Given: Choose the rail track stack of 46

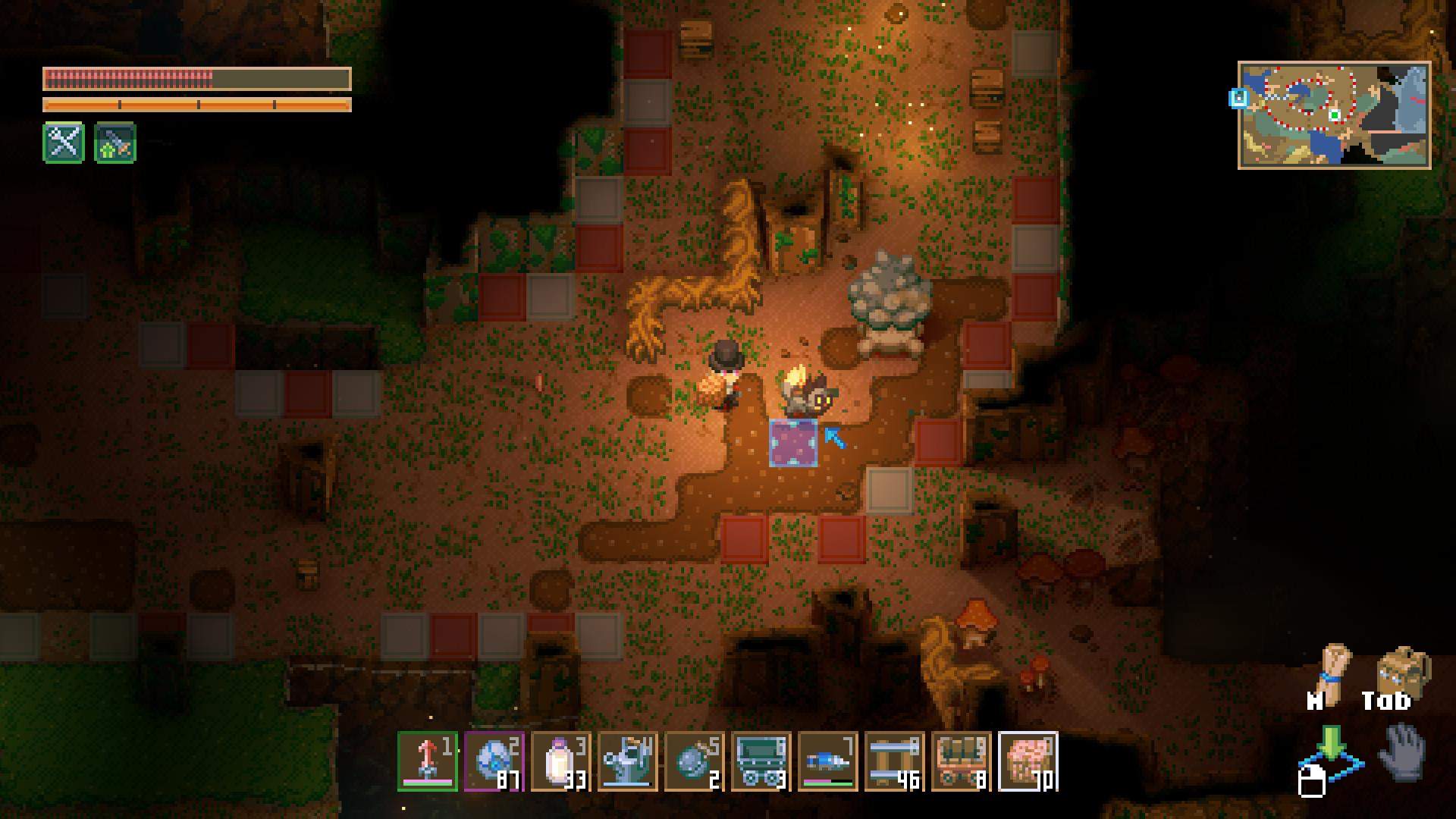Looking at the screenshot, I should tap(894, 761).
